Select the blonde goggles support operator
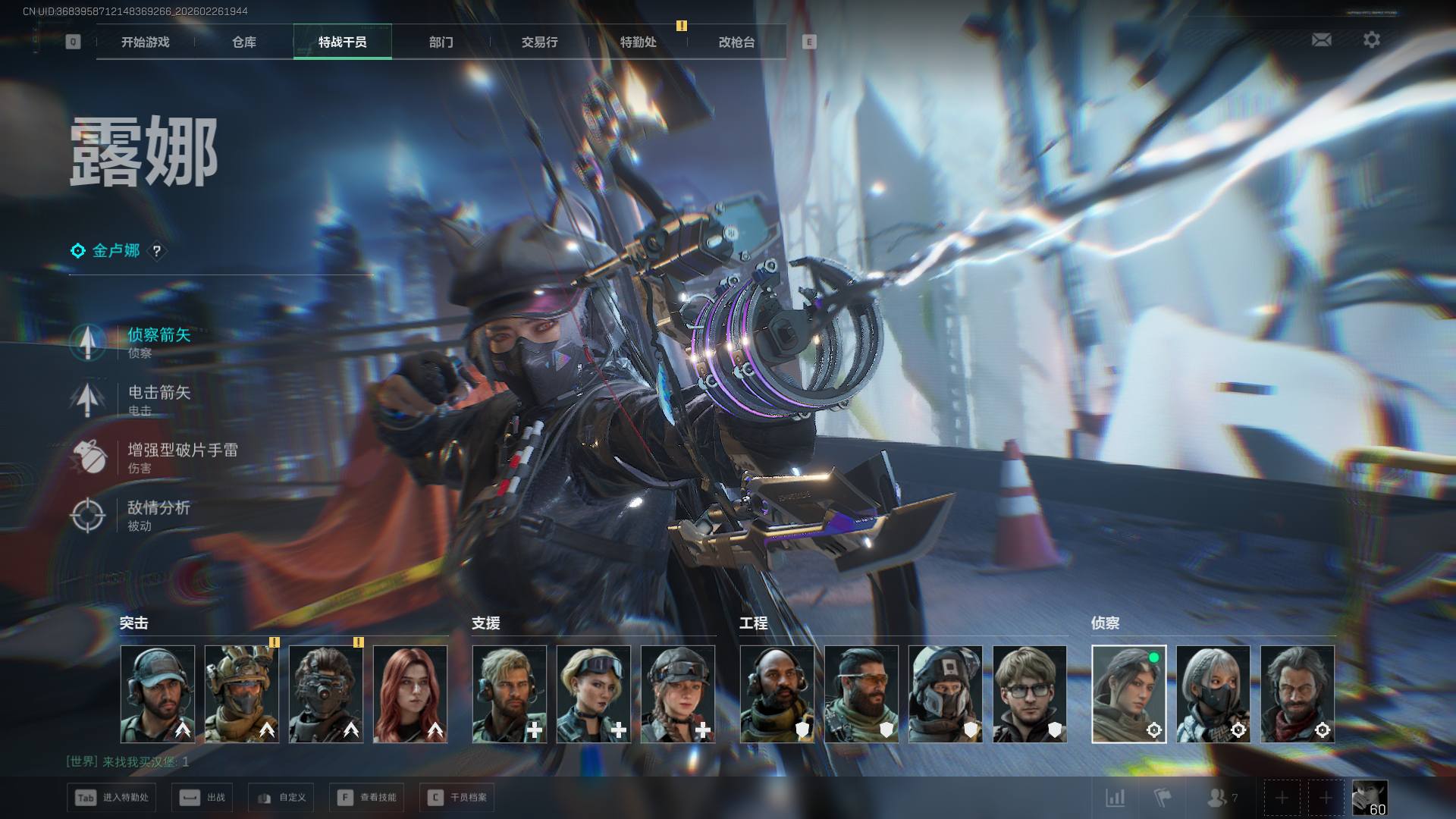Screen dimensions: 1456x819 click(594, 694)
